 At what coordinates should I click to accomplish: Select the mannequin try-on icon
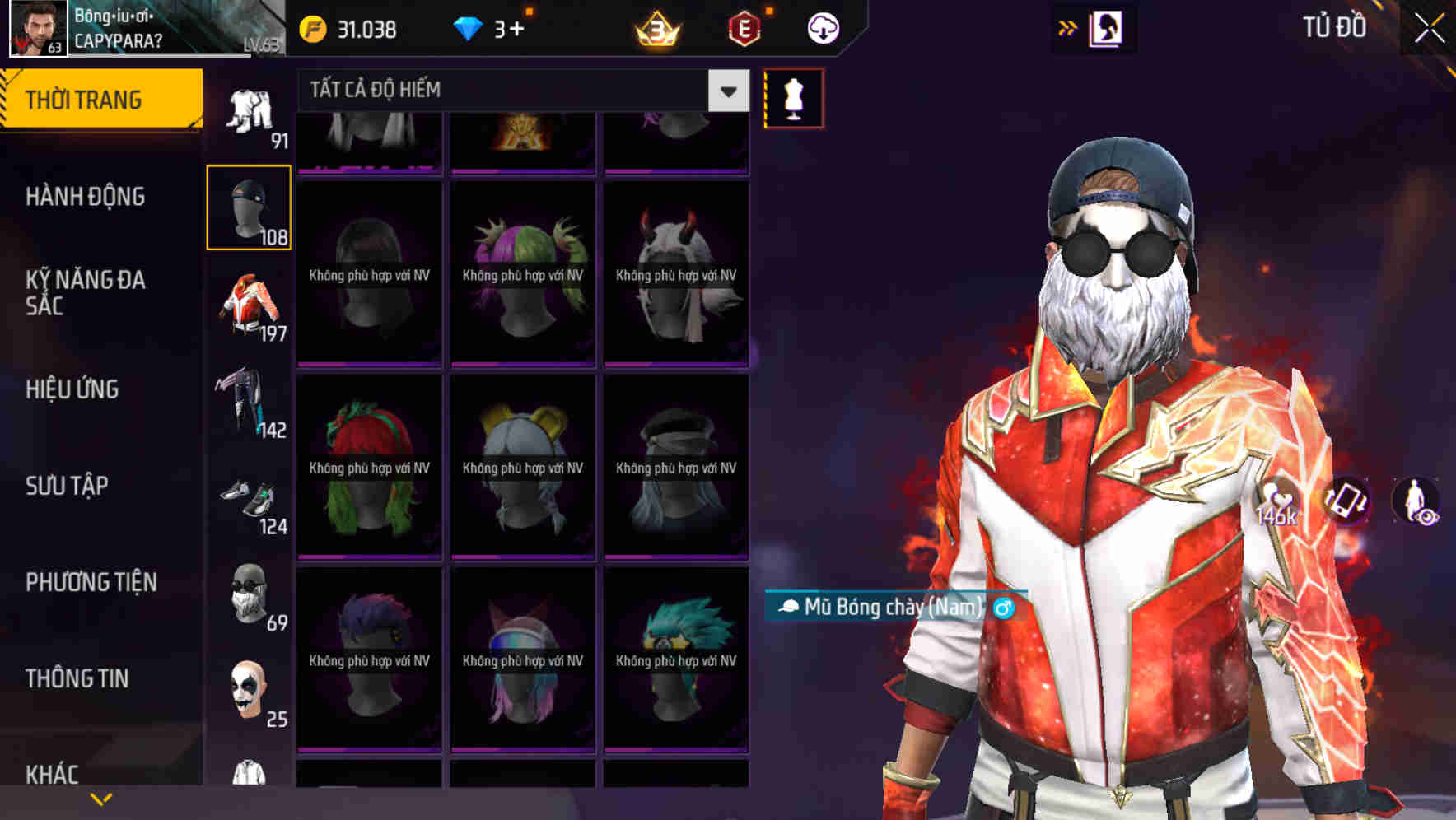[x=793, y=97]
